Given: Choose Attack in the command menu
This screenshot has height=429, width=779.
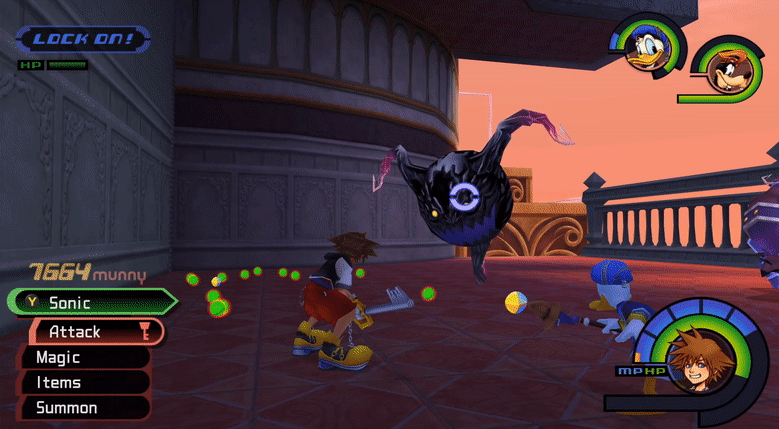Looking at the screenshot, I should coord(90,330).
